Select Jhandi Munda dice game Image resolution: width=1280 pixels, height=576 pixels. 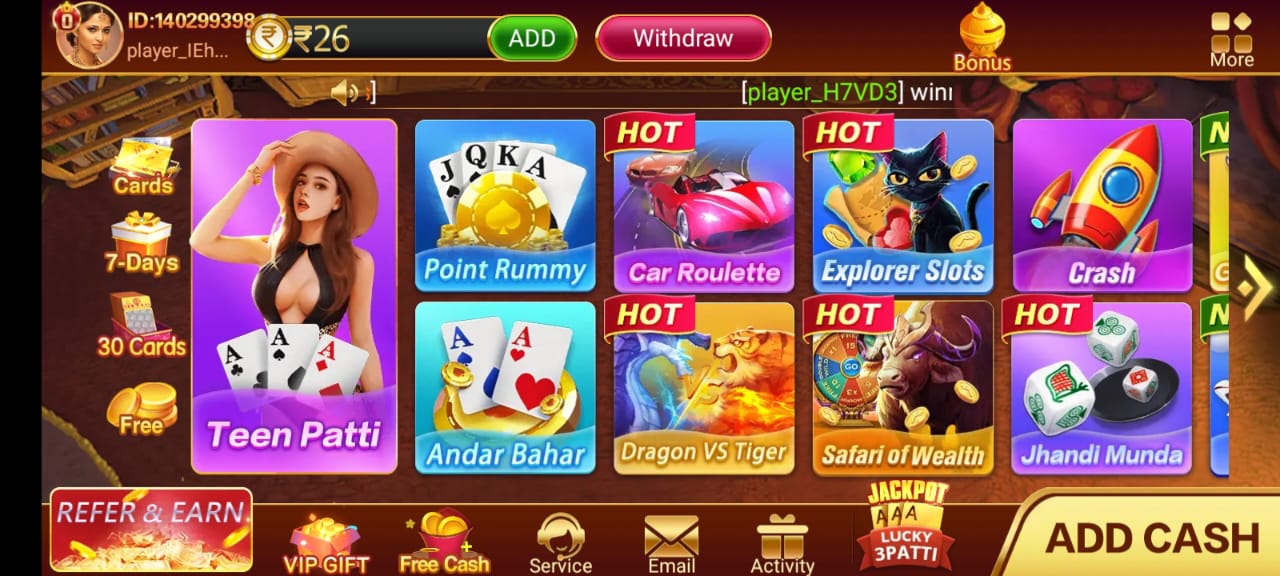1102,387
